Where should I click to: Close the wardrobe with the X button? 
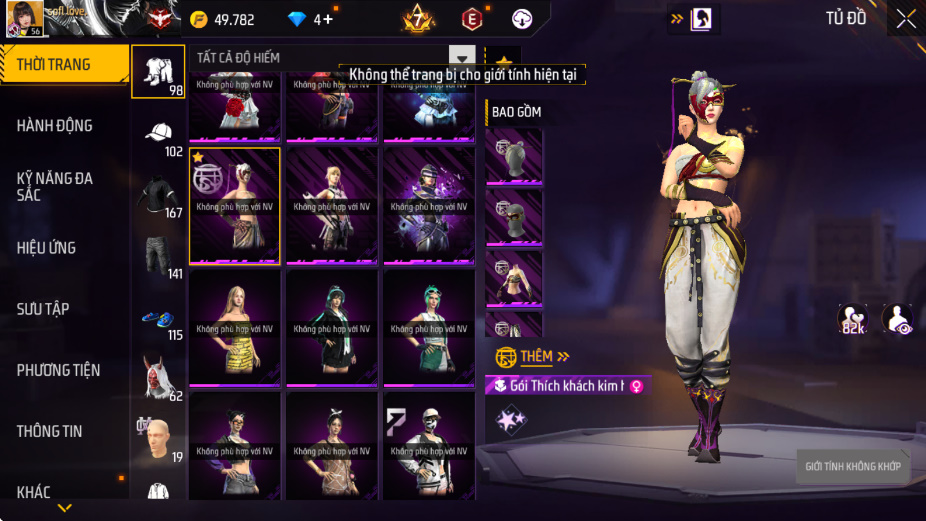(x=905, y=18)
